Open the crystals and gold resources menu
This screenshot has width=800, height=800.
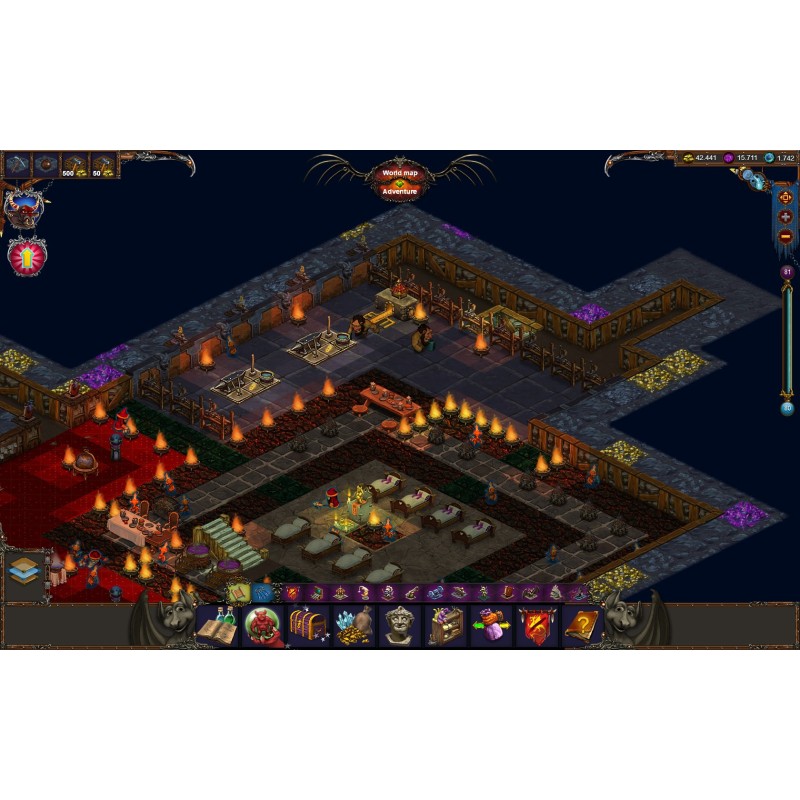[354, 626]
